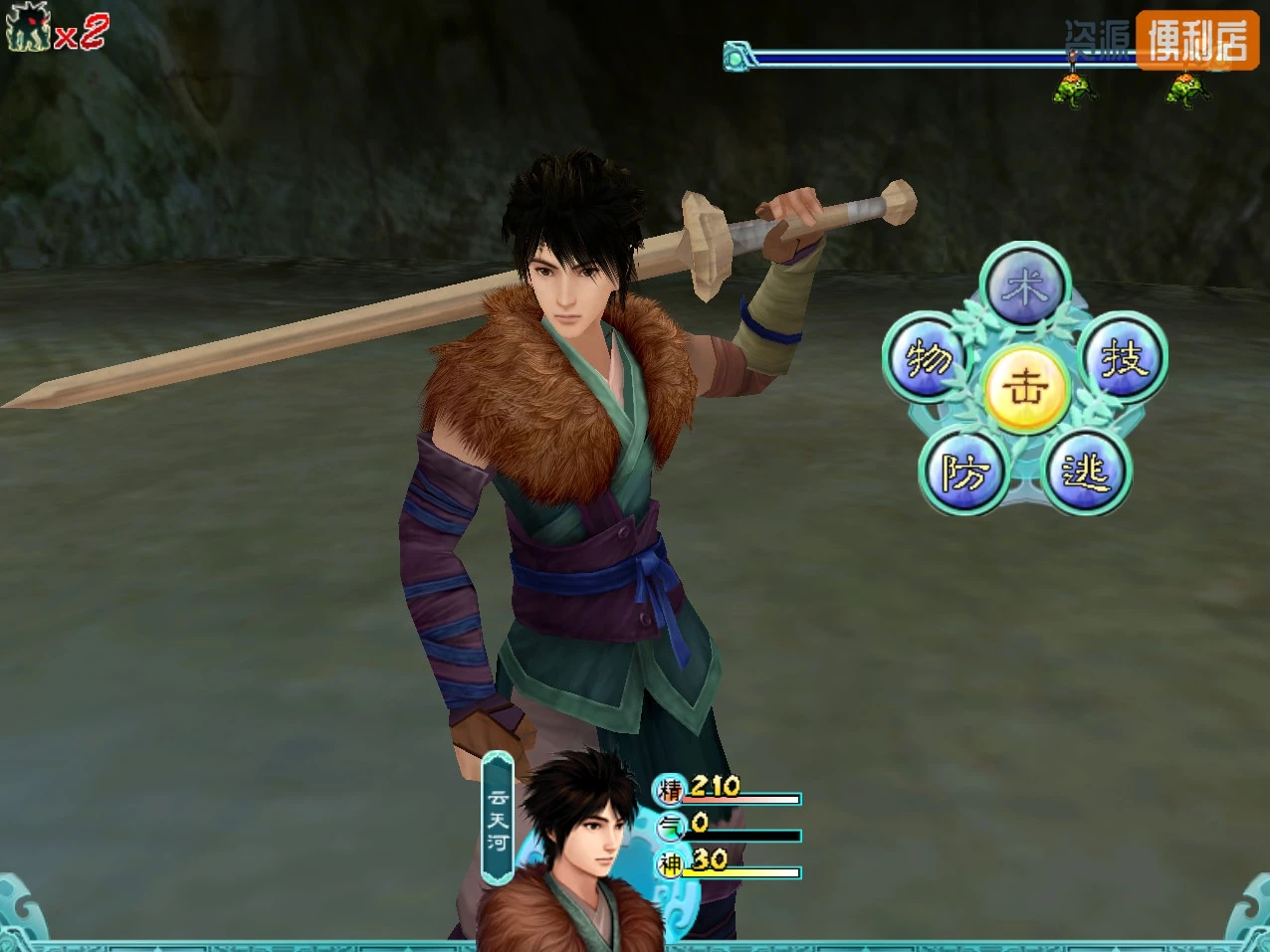Click the 便利店 watermark logo

click(x=1196, y=40)
